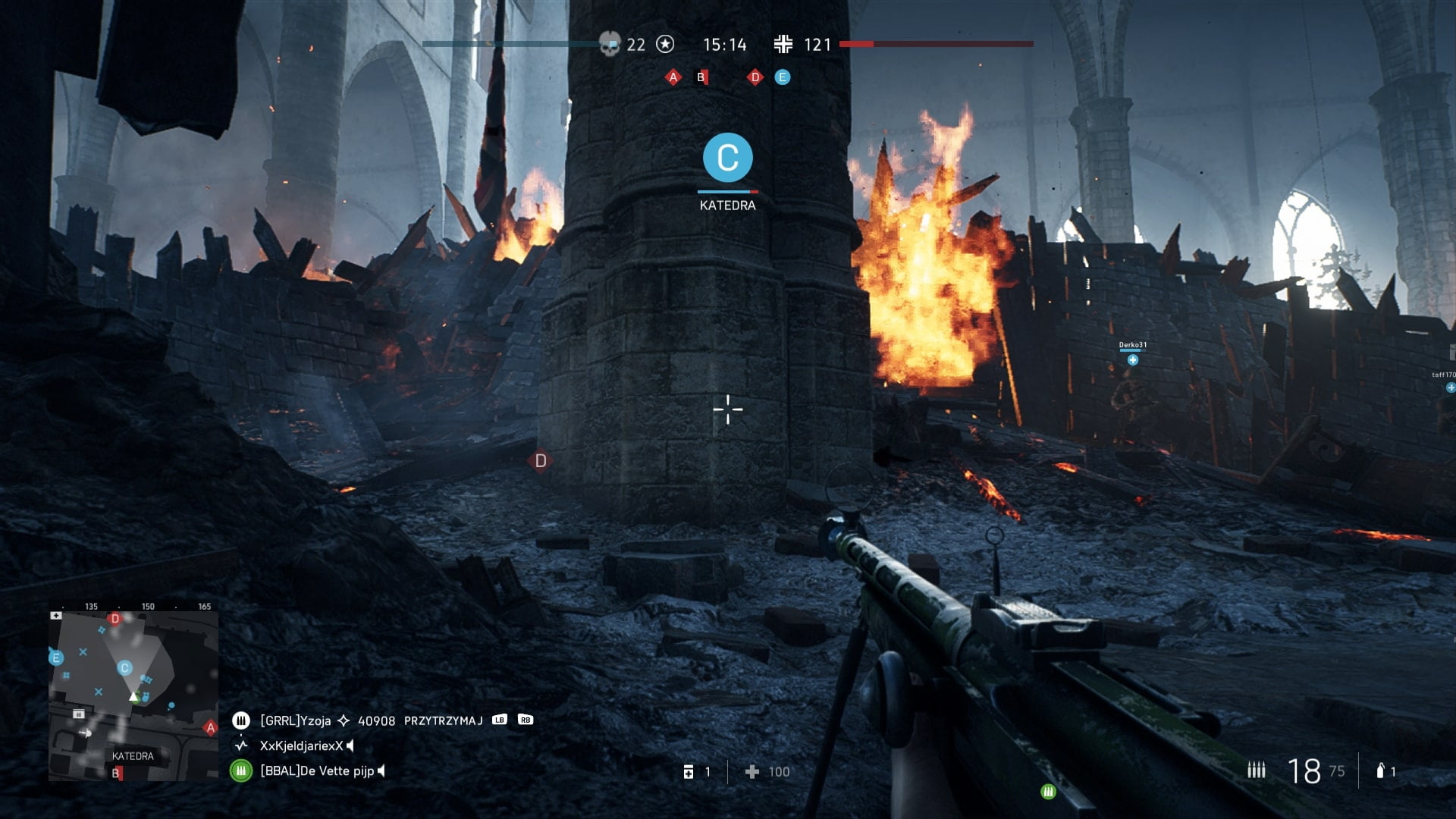The width and height of the screenshot is (1456, 819).
Task: Select squad member XxKjeldjariexX in the squad list
Action: [301, 745]
